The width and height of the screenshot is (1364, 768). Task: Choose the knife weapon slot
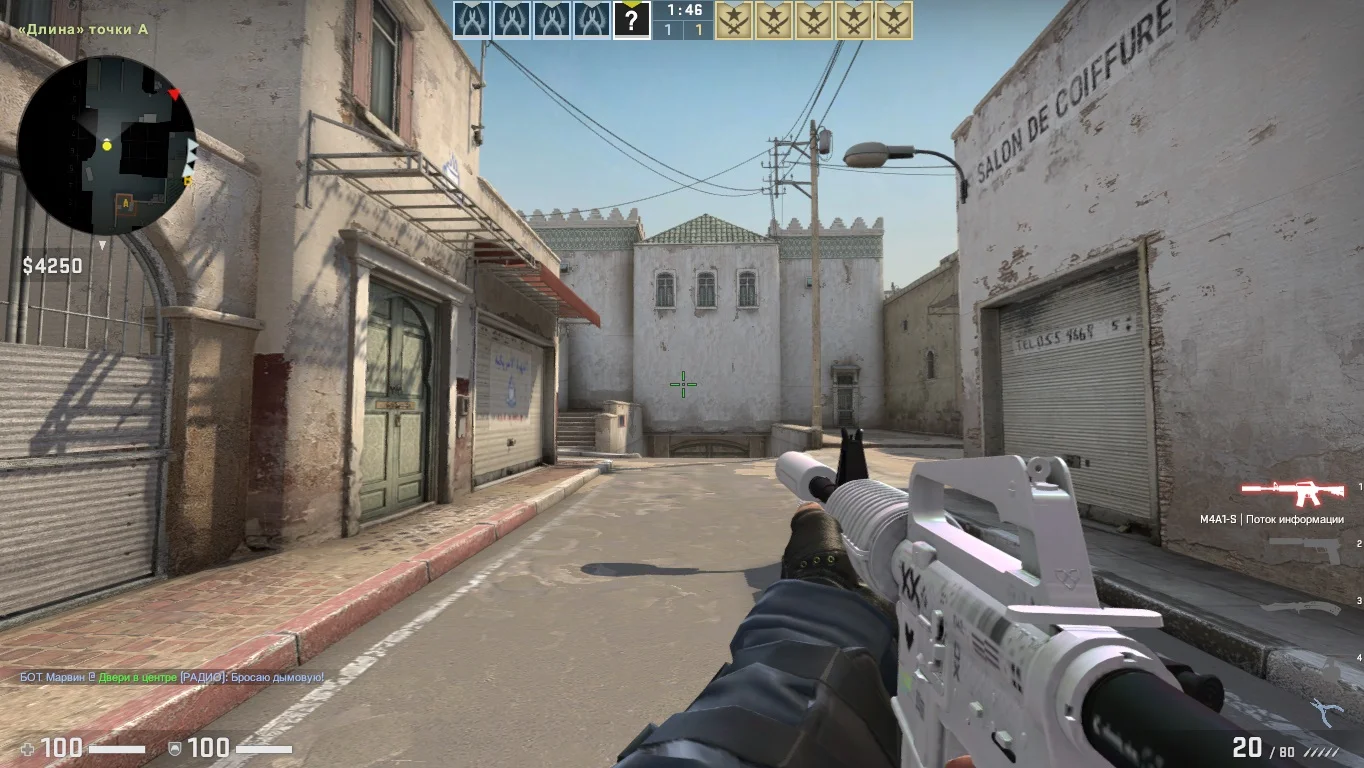click(1299, 606)
